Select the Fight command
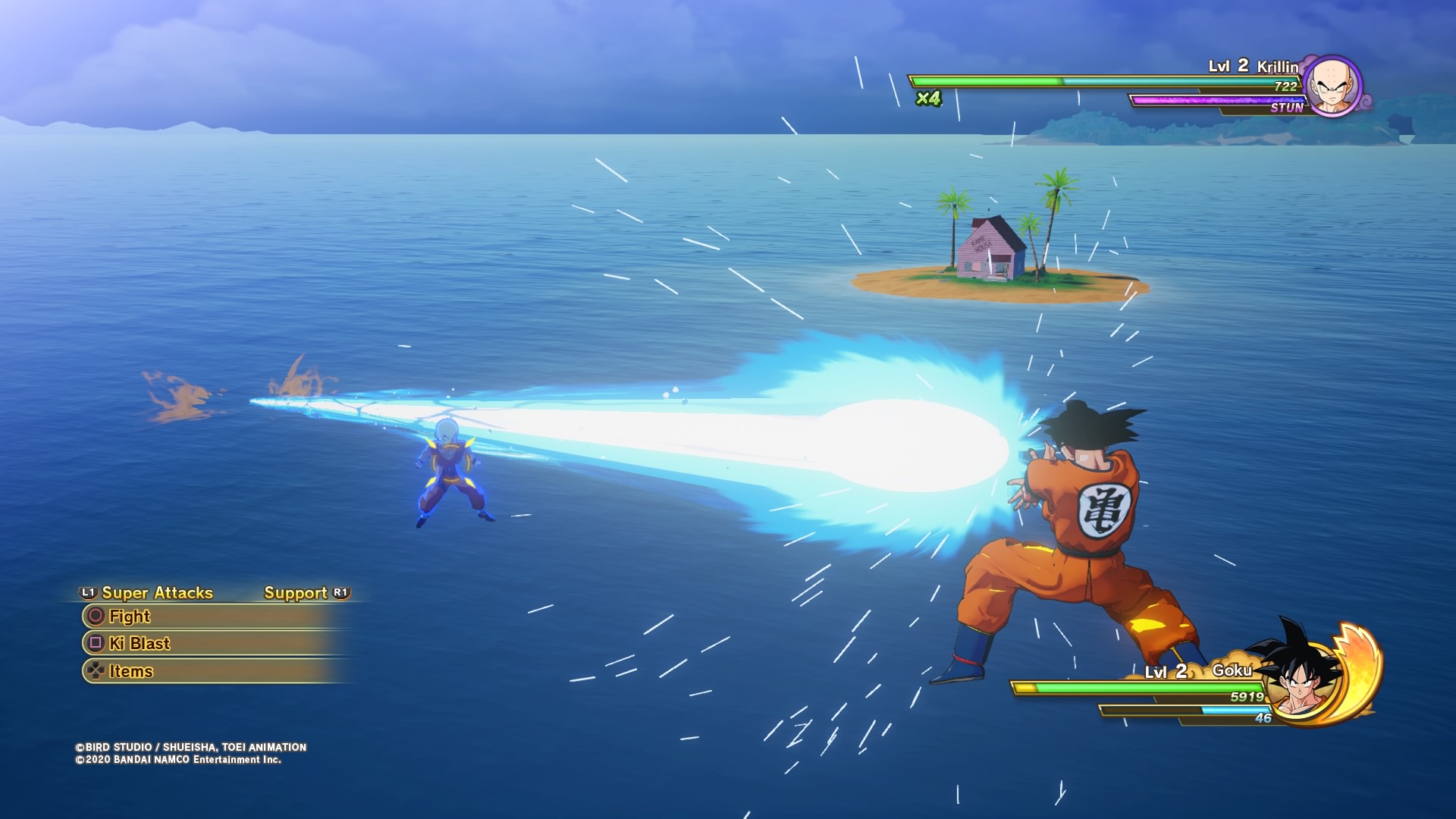Screen dimensions: 1456x819 [x=130, y=617]
